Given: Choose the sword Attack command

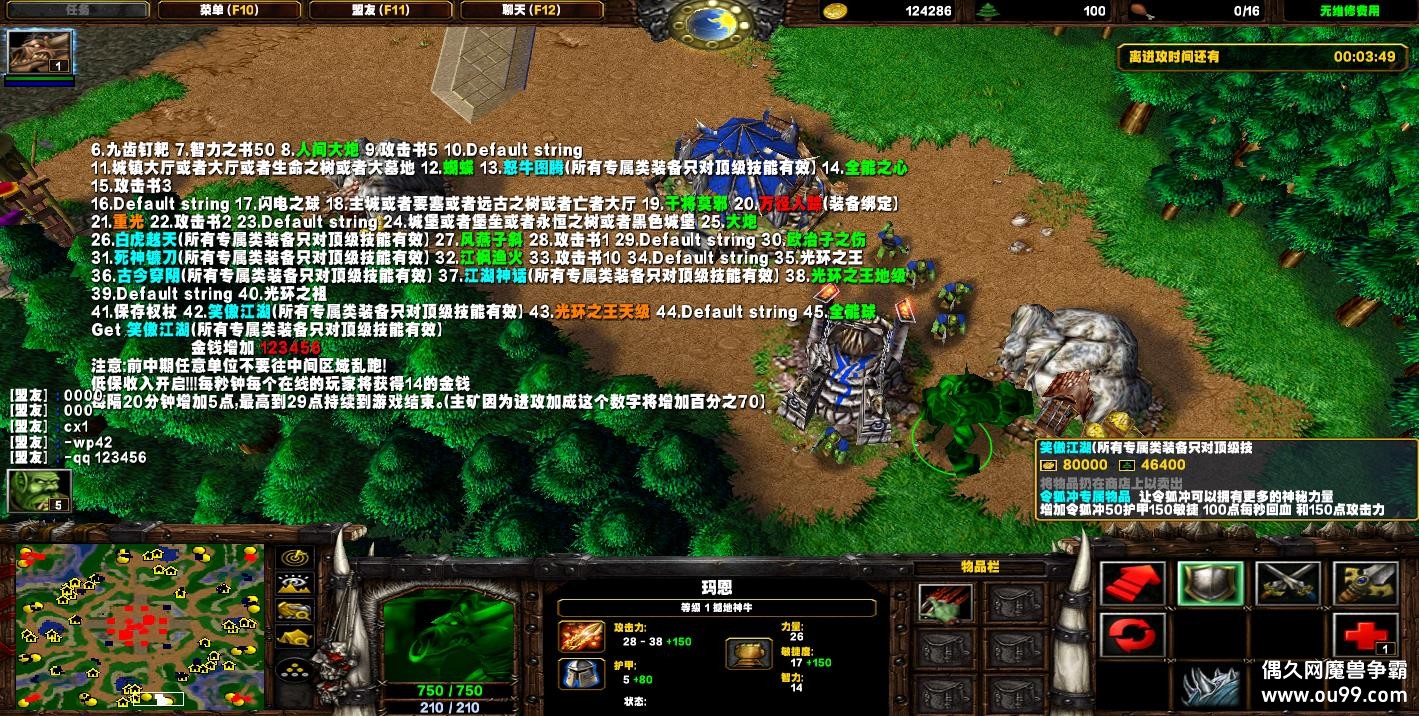Looking at the screenshot, I should 1365,582.
